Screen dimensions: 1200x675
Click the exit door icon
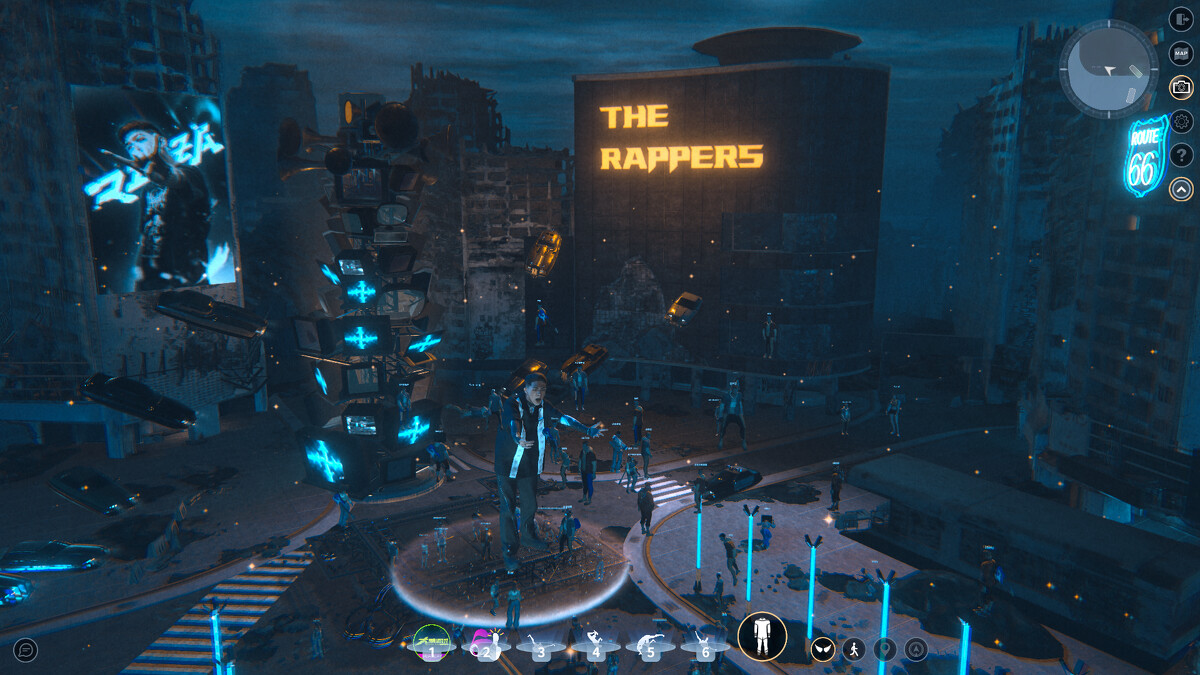click(x=1181, y=20)
